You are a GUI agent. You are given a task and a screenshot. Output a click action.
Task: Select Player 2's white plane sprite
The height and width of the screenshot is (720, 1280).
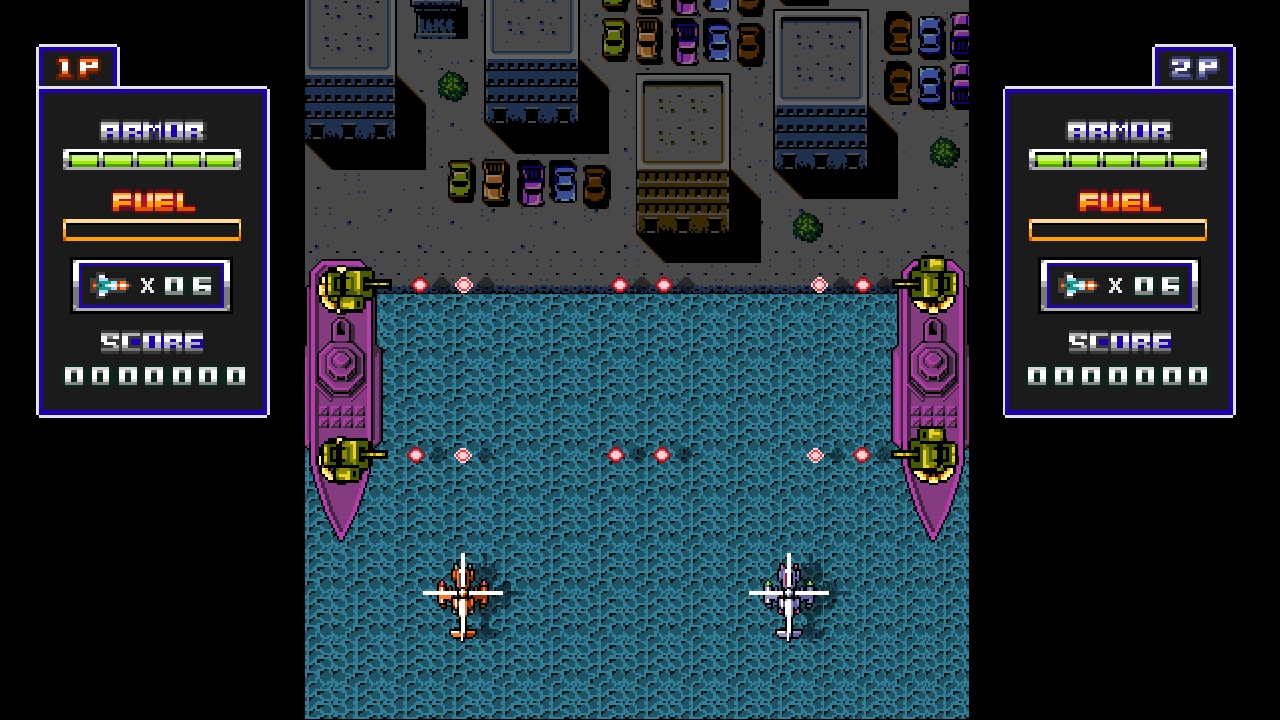click(790, 595)
